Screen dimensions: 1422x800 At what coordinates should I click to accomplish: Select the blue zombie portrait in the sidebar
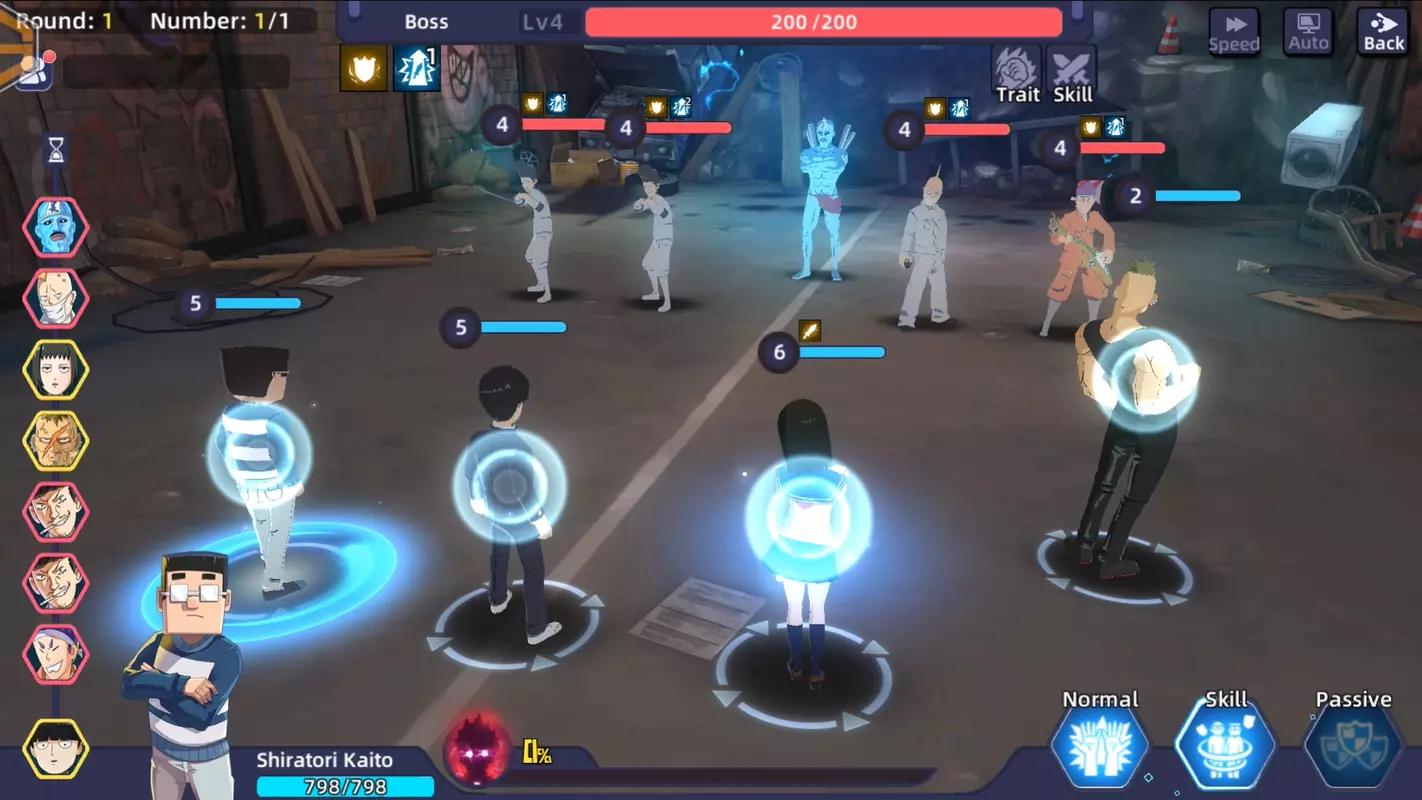coord(55,228)
